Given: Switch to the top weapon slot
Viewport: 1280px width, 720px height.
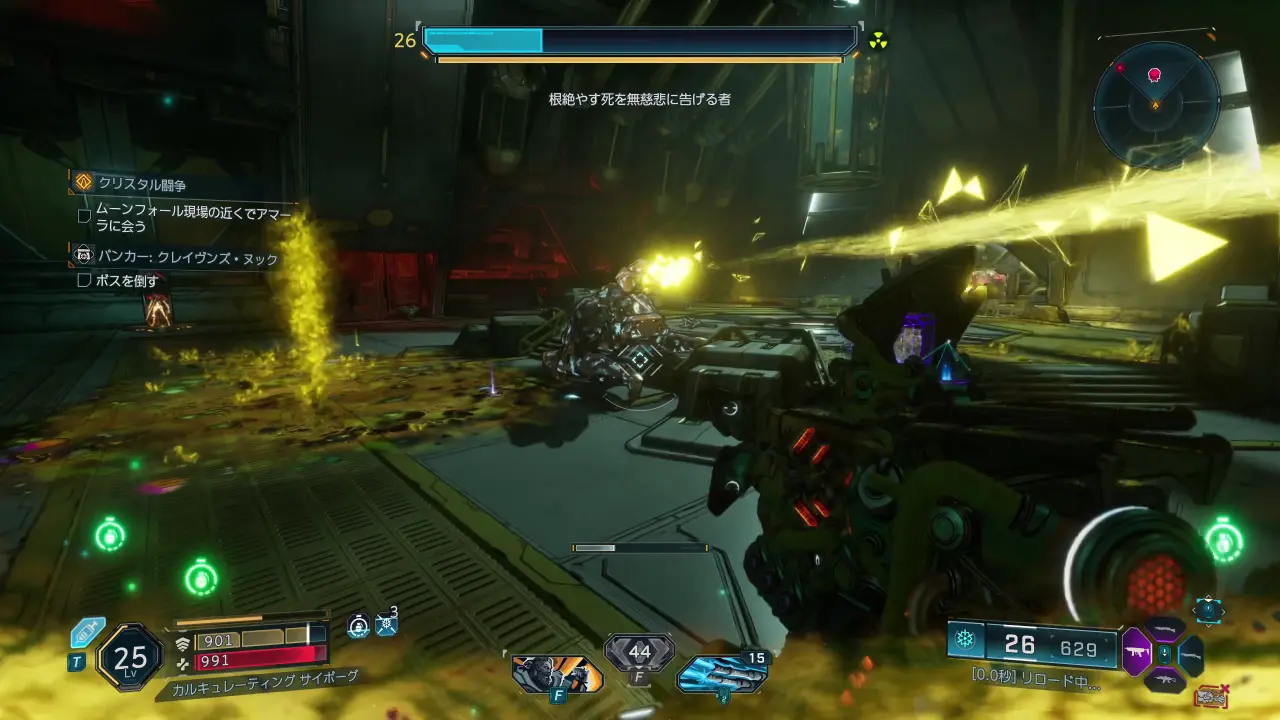Looking at the screenshot, I should [x=1165, y=629].
